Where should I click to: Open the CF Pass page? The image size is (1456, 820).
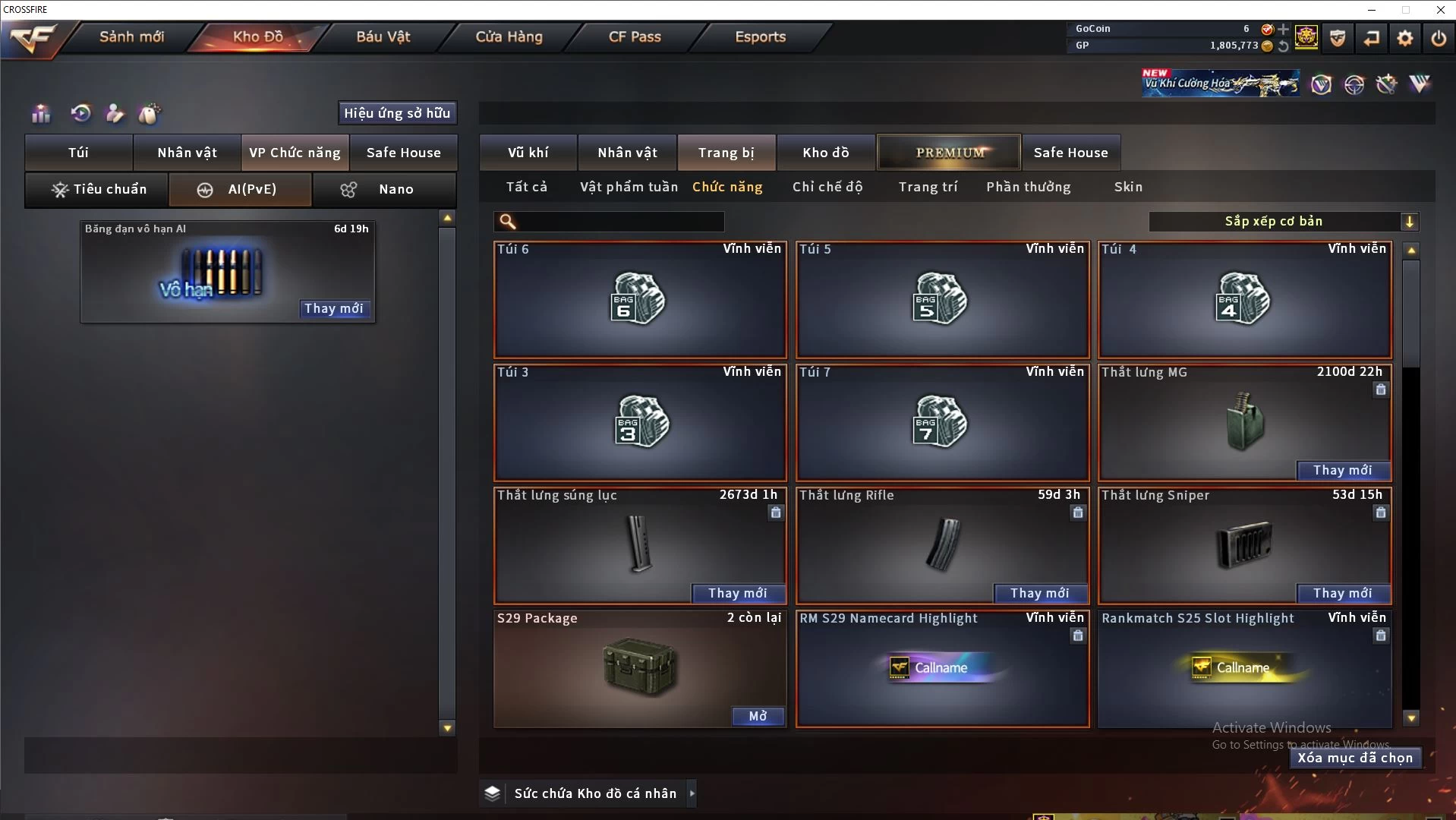pyautogui.click(x=635, y=36)
